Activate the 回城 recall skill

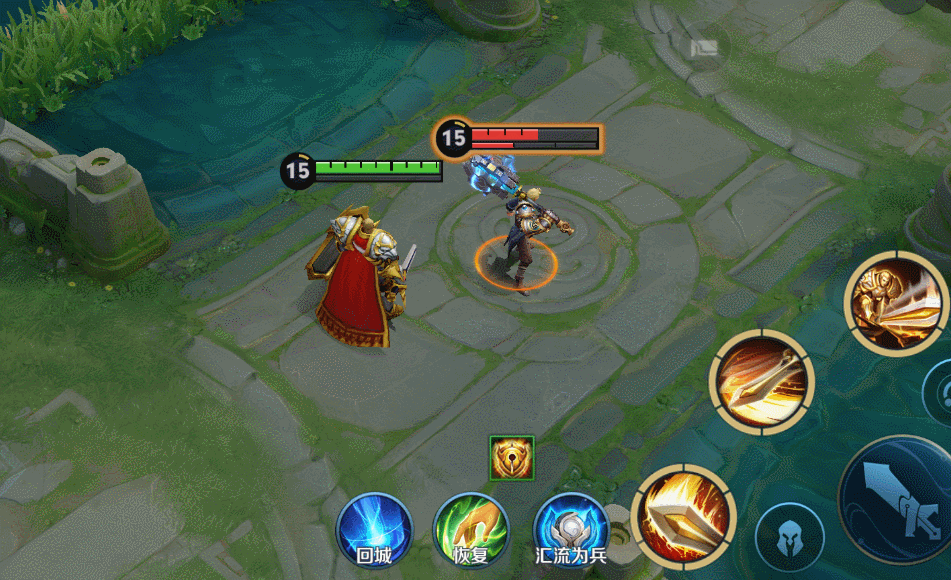click(x=373, y=529)
